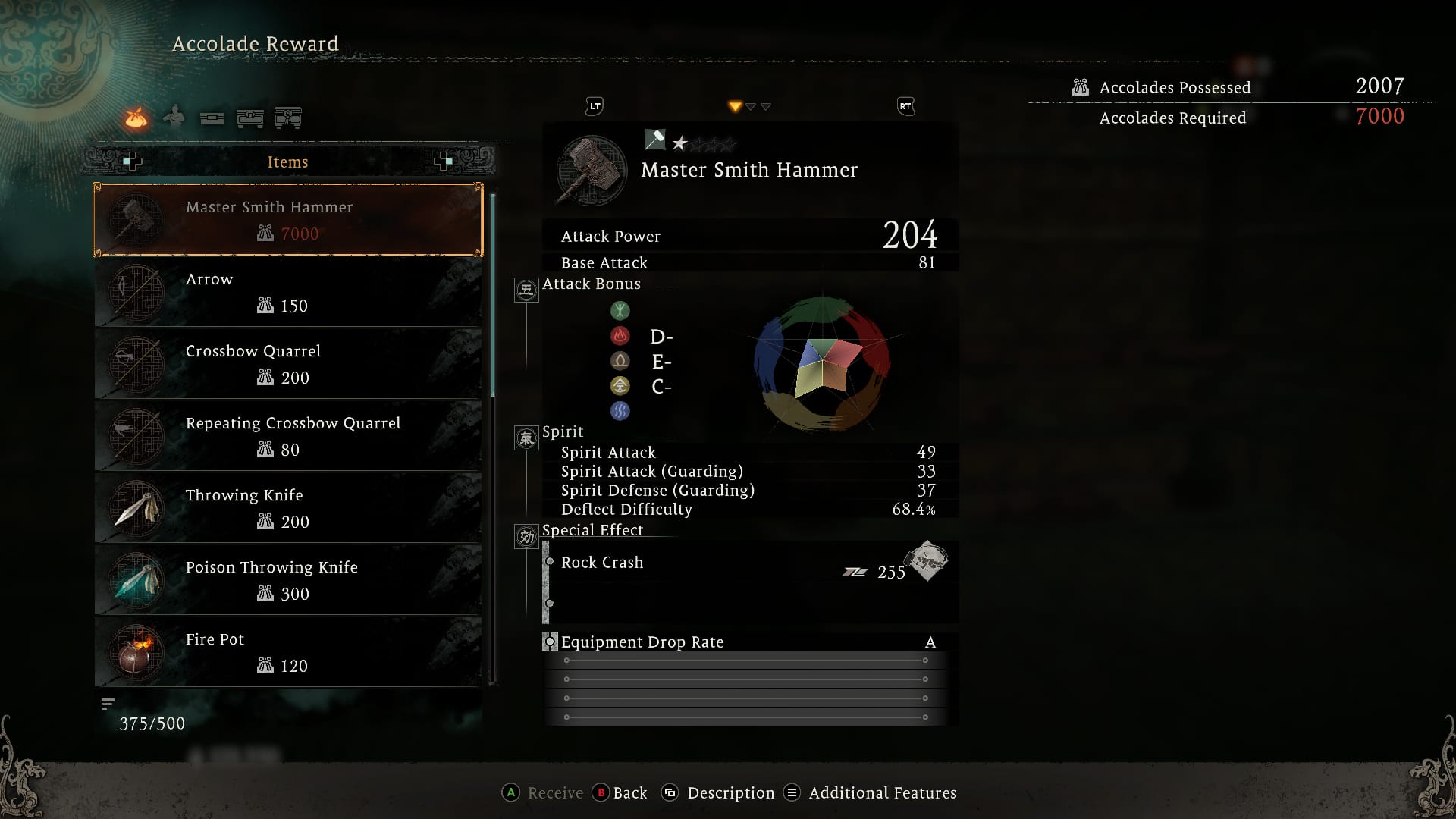Select the highlighted orange page indicator arrow

(734, 107)
